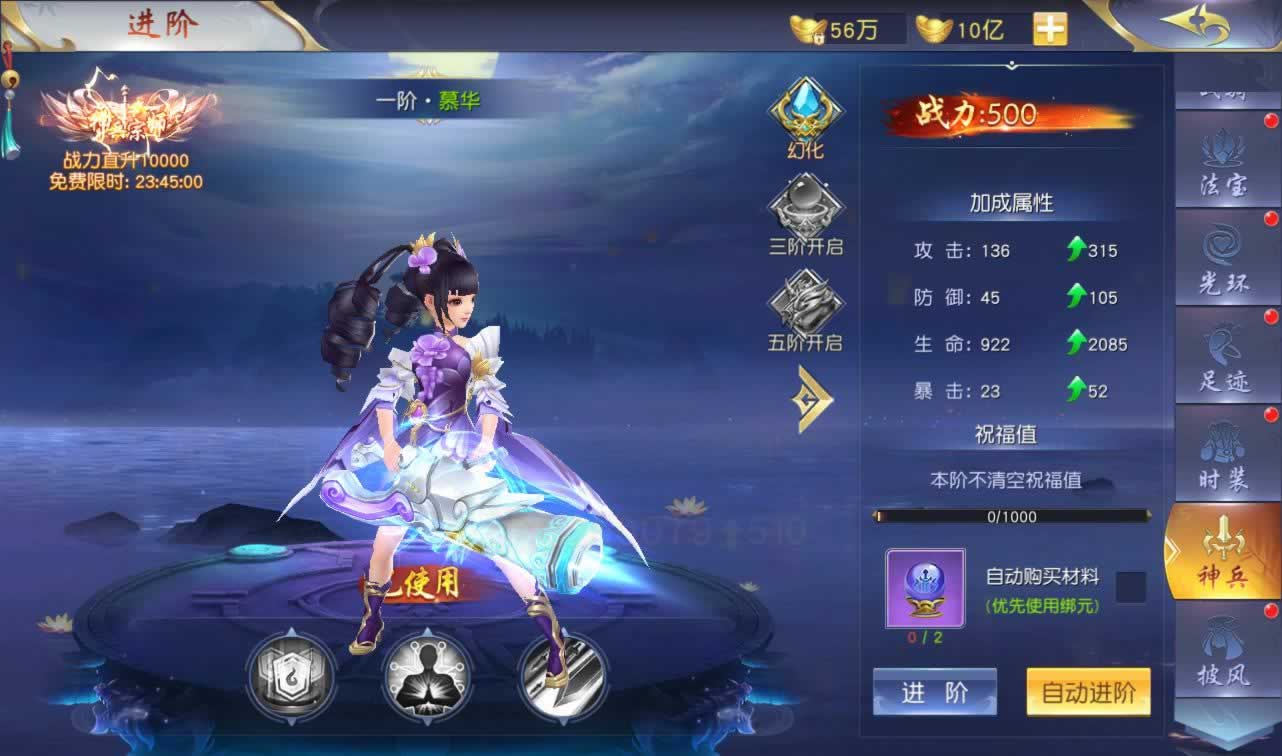Switch to the 时装 tab
The image size is (1282, 756).
[x=1223, y=453]
